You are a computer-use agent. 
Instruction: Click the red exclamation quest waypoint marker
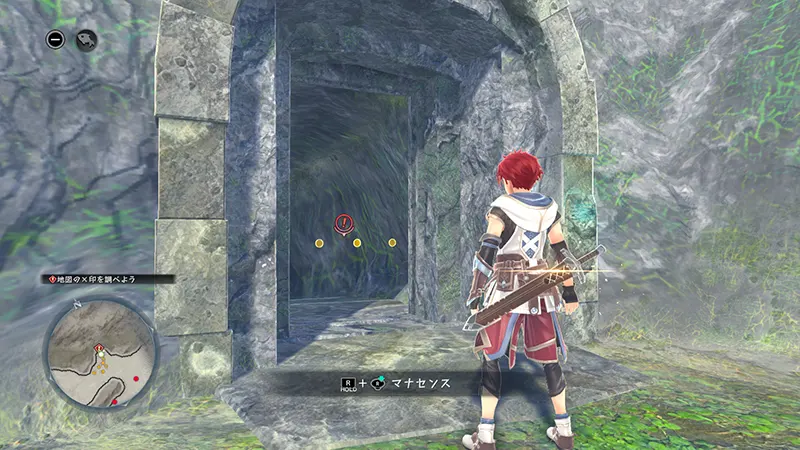(344, 224)
